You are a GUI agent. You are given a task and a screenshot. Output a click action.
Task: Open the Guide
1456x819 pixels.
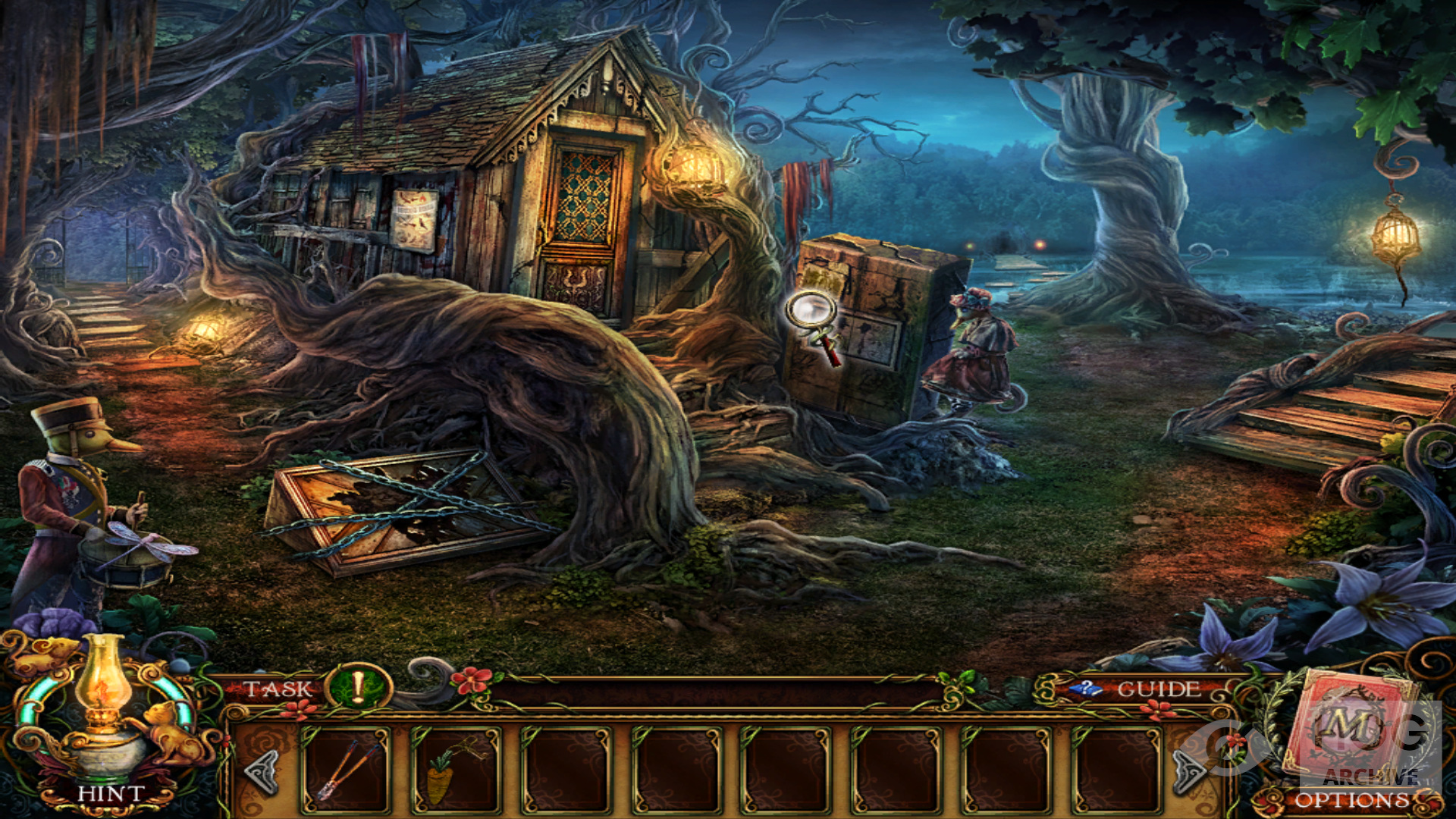[1157, 689]
